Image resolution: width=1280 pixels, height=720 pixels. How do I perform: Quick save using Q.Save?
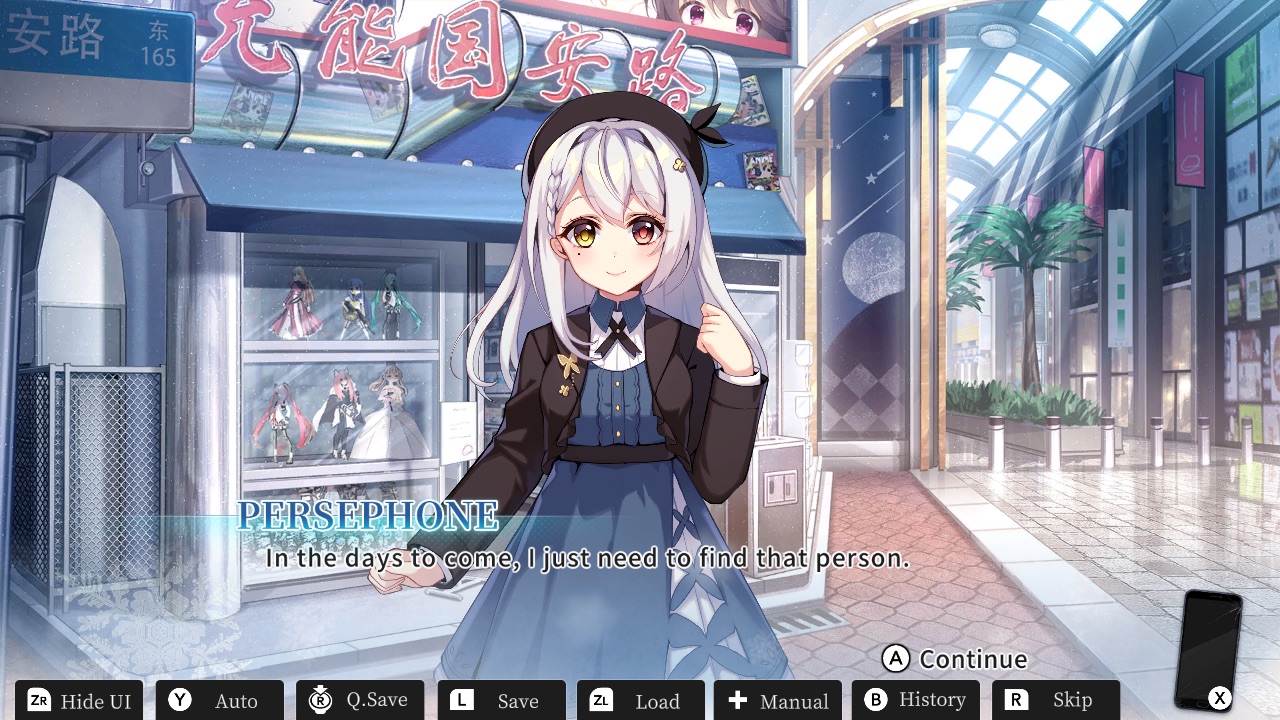(x=360, y=701)
